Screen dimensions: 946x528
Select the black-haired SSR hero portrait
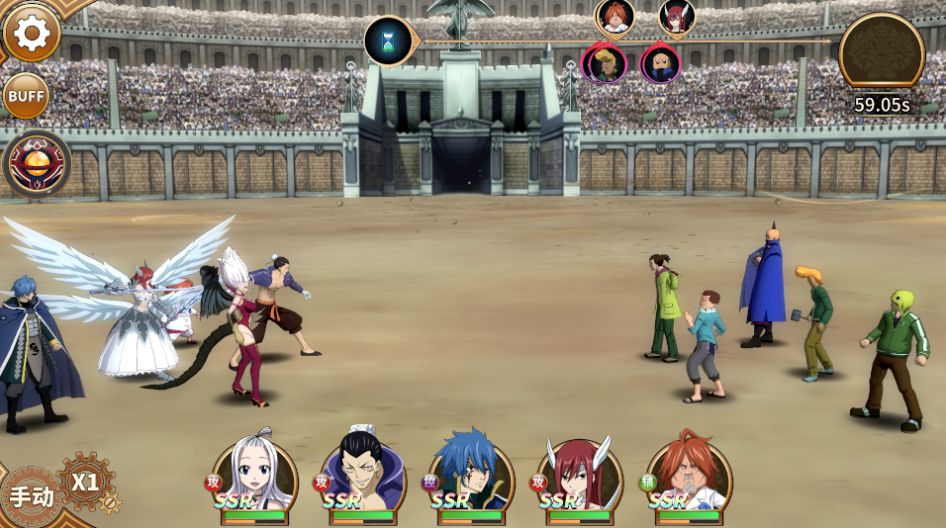pos(362,476)
